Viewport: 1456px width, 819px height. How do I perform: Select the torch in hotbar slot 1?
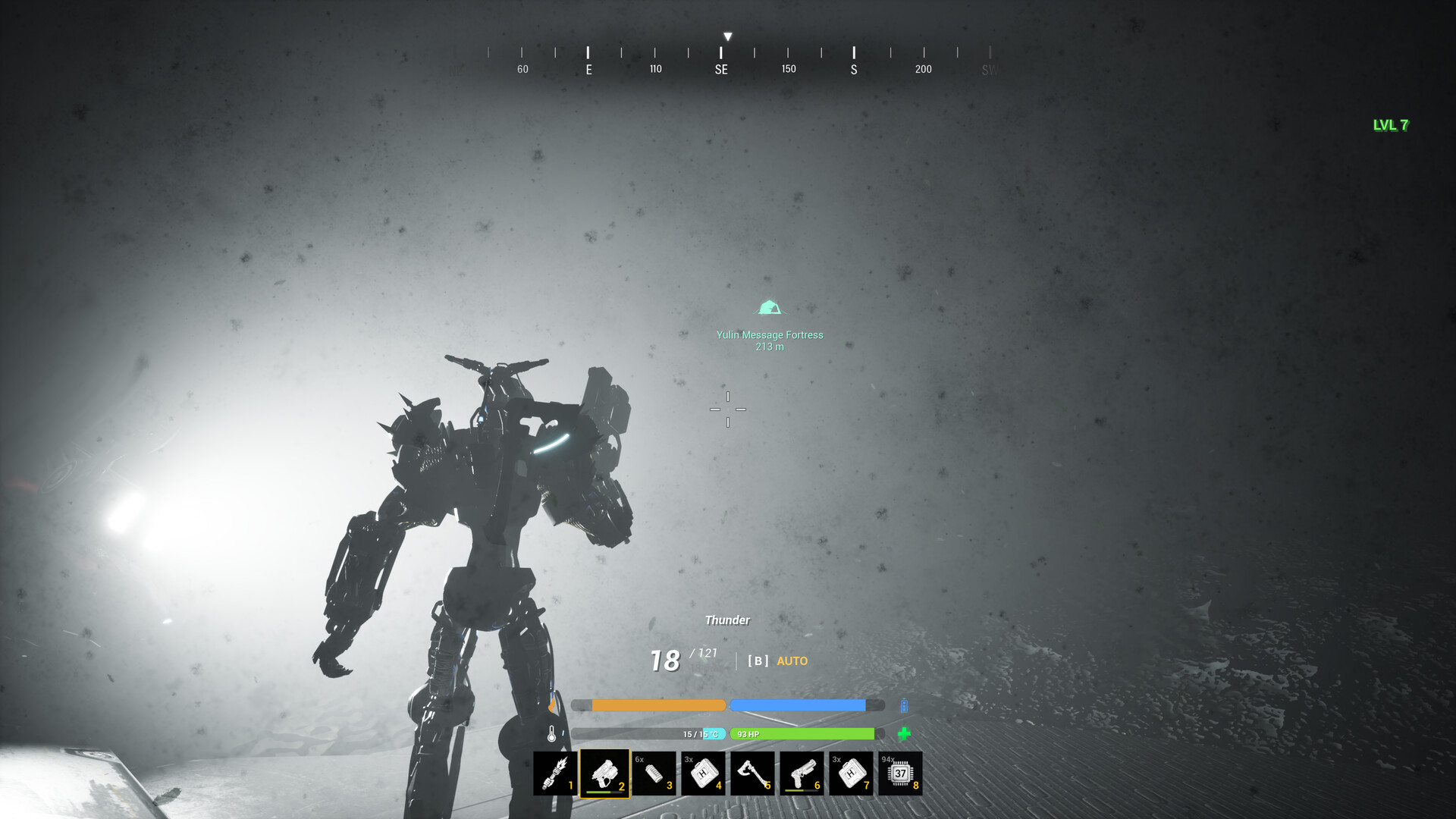click(556, 773)
